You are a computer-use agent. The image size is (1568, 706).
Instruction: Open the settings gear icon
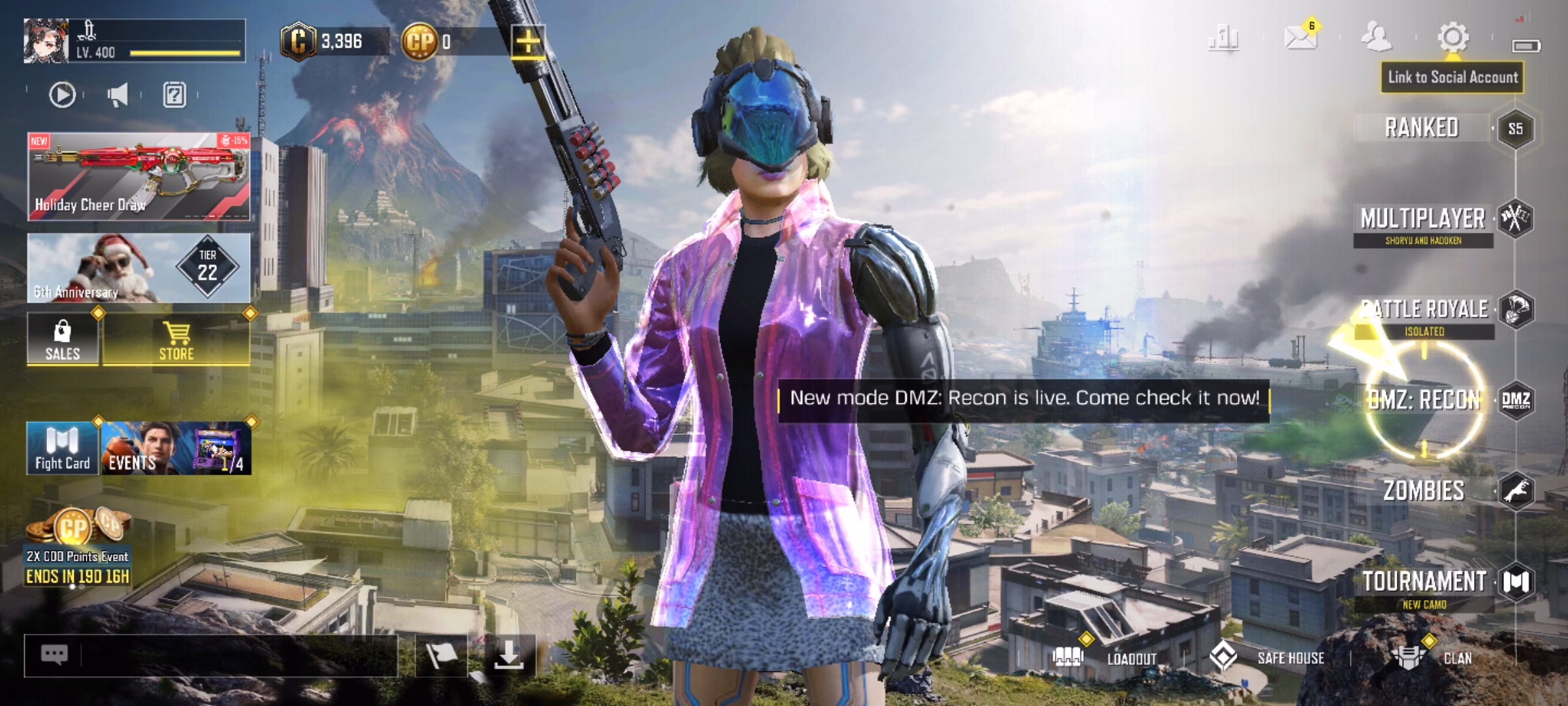pos(1453,38)
